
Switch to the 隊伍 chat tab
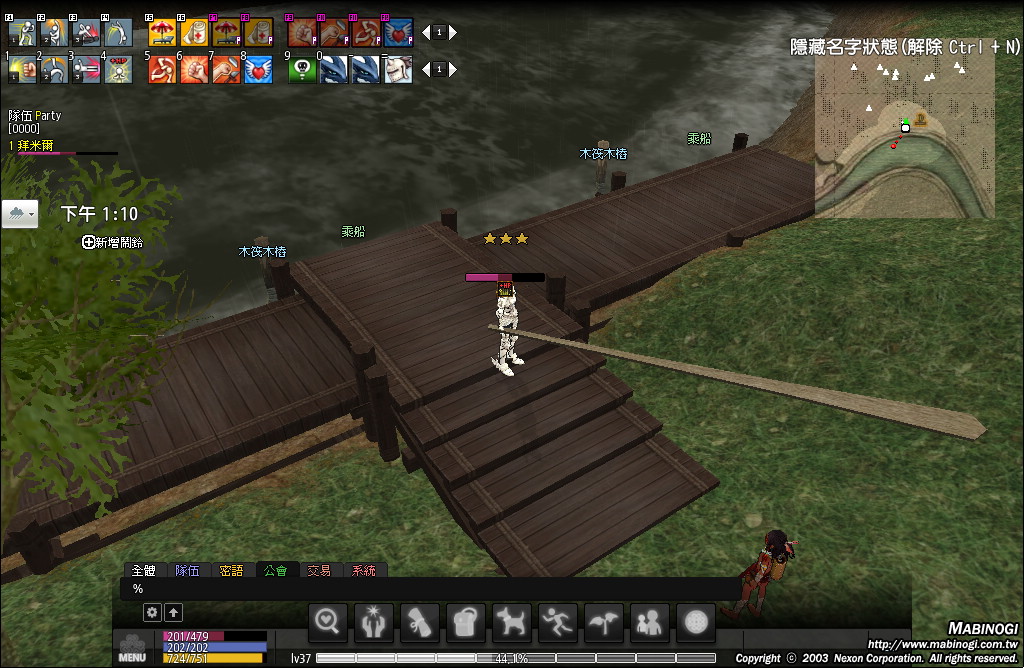(x=187, y=570)
